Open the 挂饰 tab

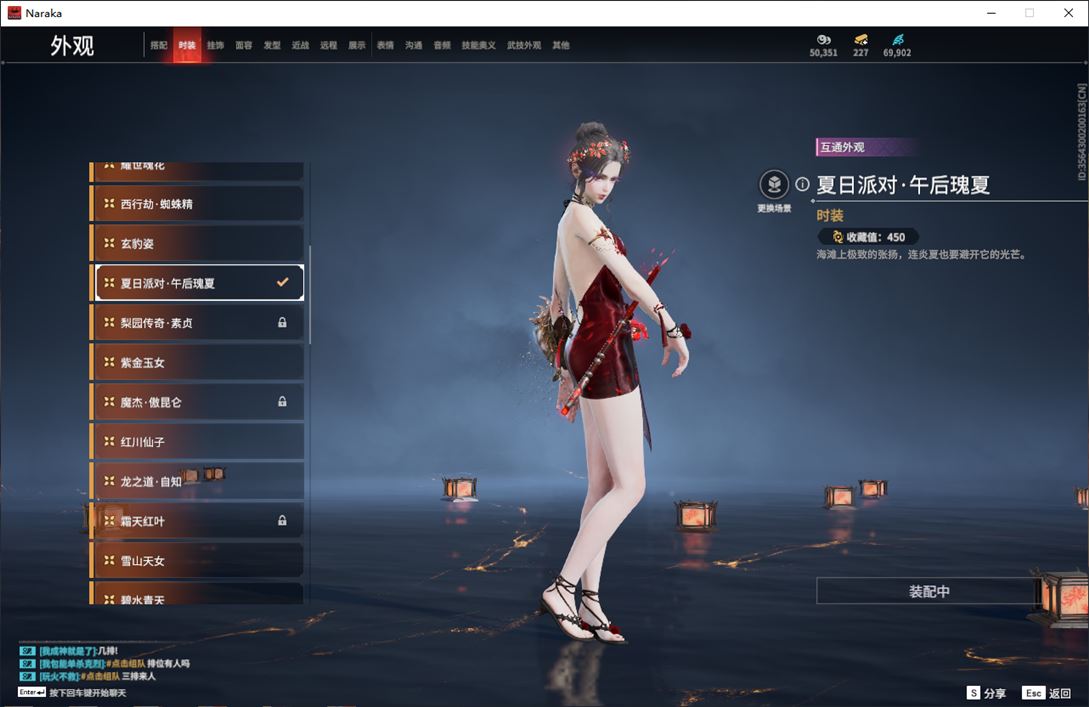click(215, 46)
